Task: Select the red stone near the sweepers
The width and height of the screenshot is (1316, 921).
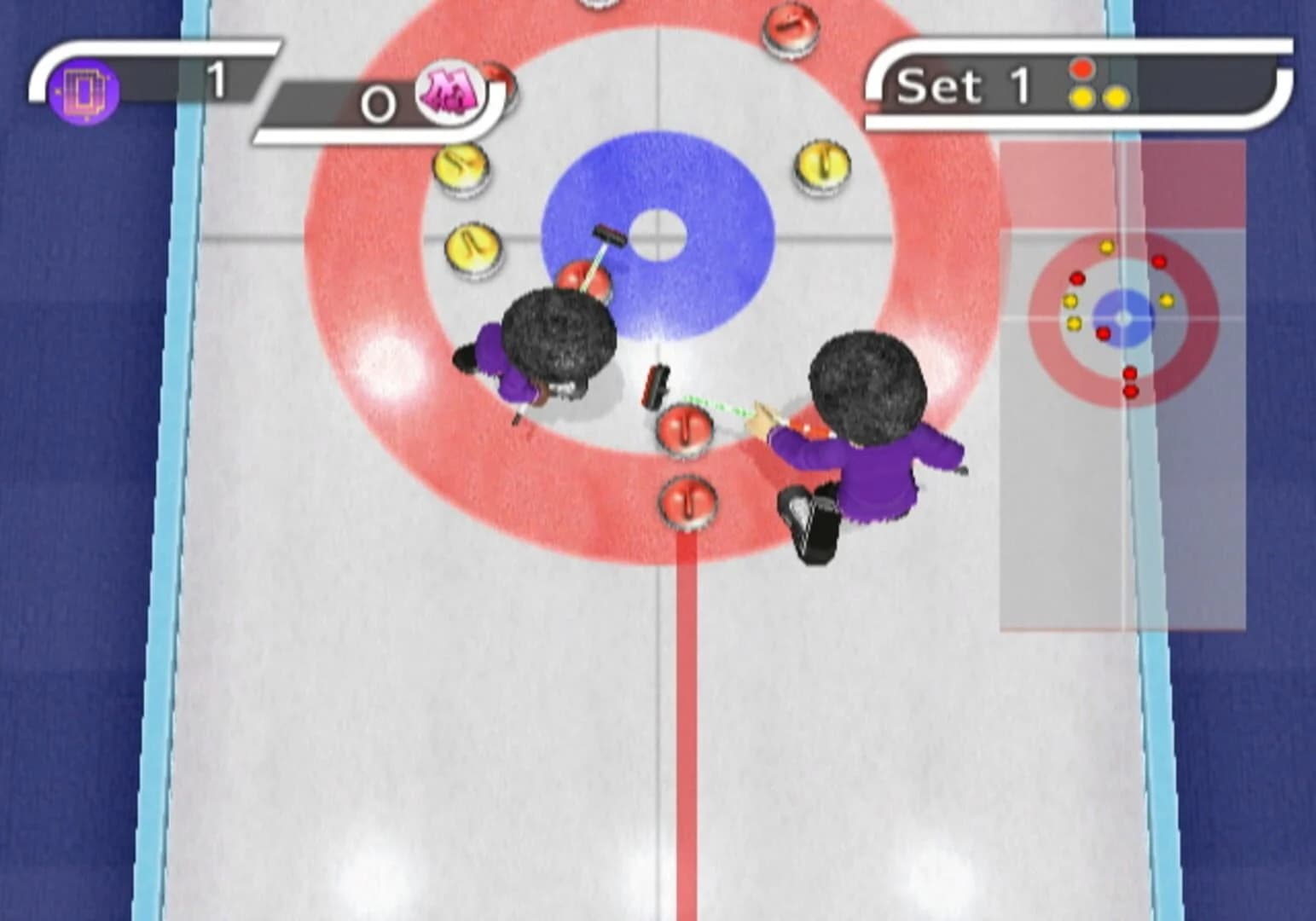Action: [687, 426]
